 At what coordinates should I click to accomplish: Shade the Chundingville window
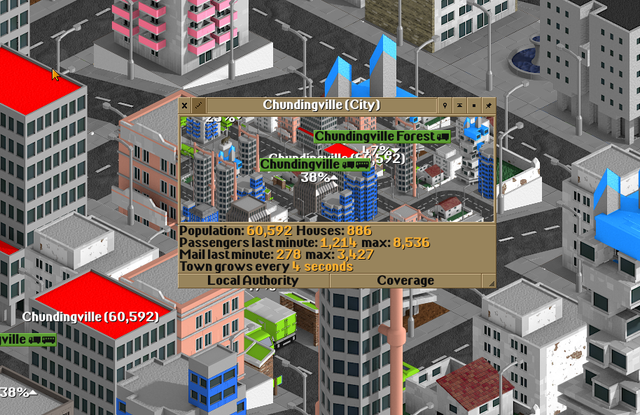pyautogui.click(x=459, y=104)
